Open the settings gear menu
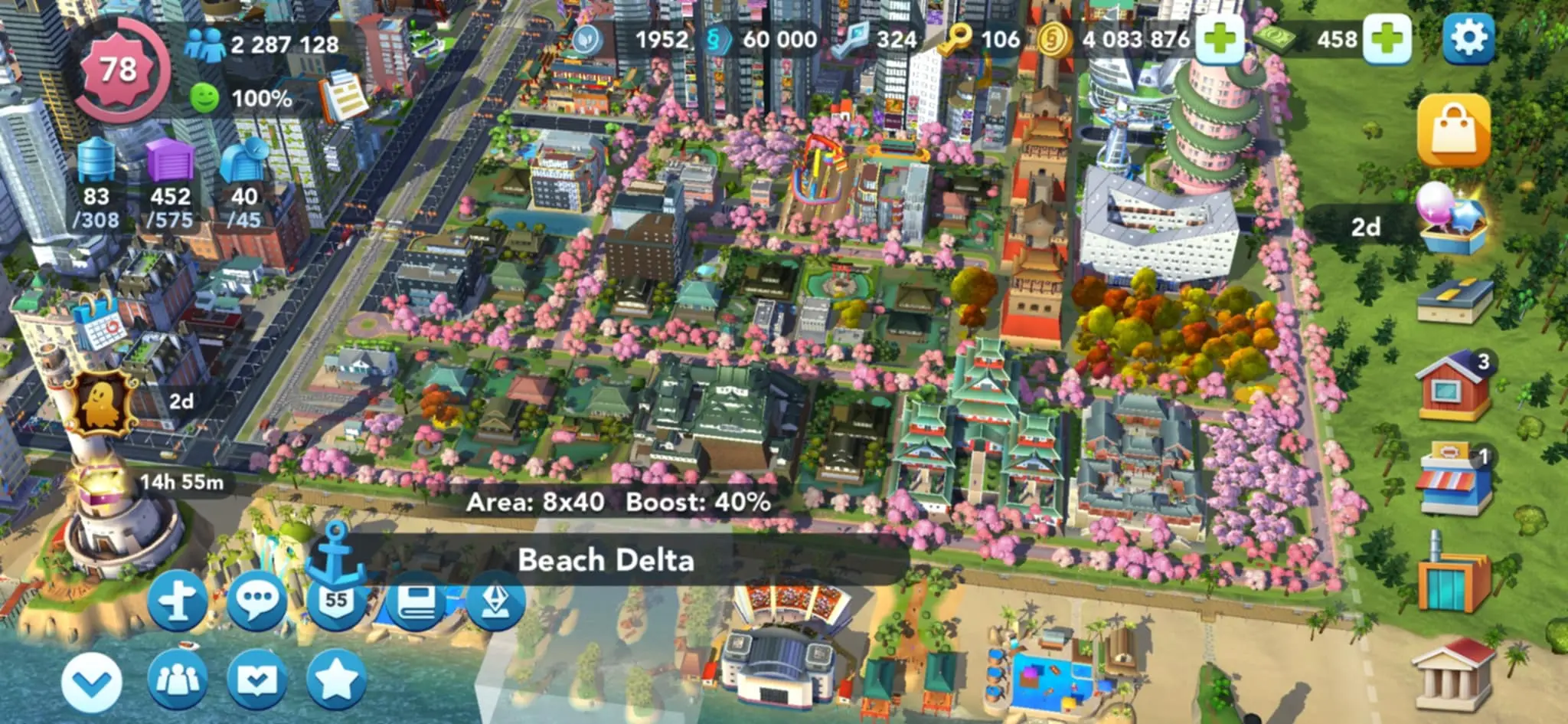 (1468, 37)
